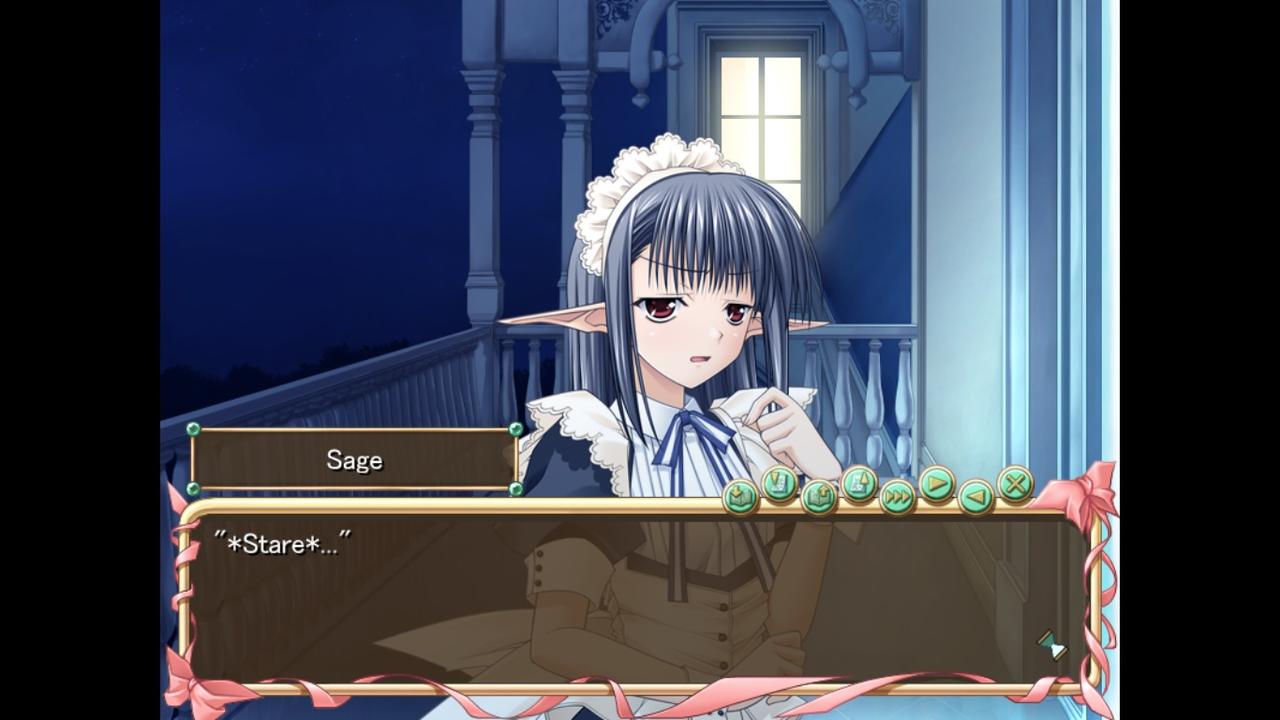Screen dimensions: 1280x720
Task: Click the open-book up-arrow load button
Action: coord(819,495)
